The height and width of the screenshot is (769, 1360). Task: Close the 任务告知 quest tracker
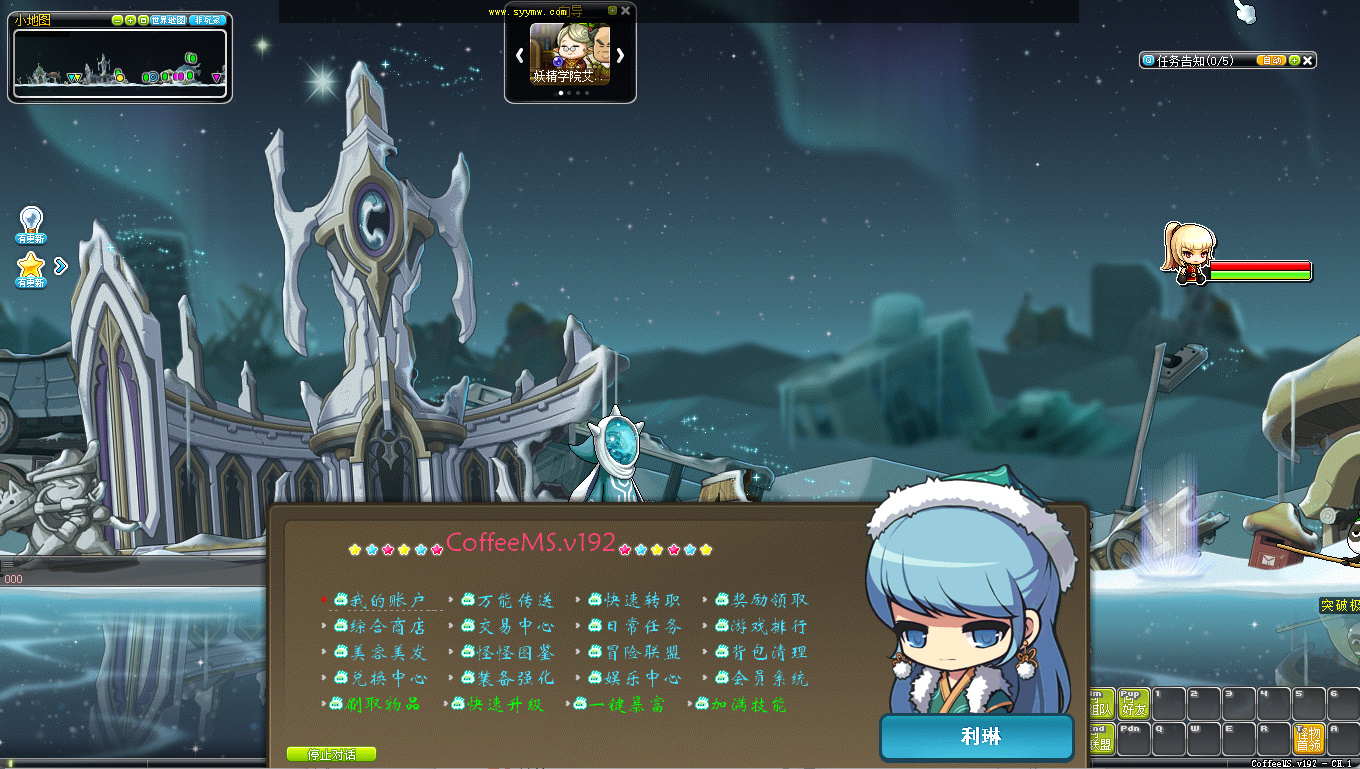click(x=1307, y=60)
